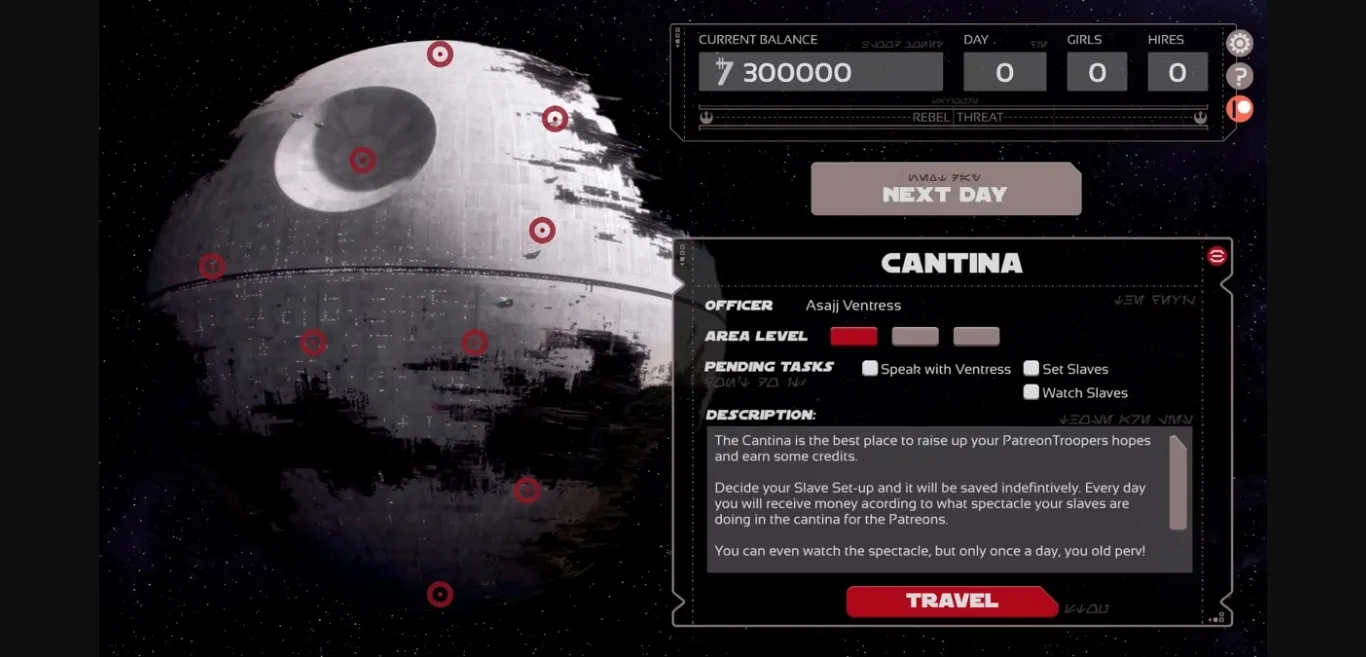This screenshot has height=657, width=1366.
Task: Check the Watch Slaves task box
Action: [1031, 392]
